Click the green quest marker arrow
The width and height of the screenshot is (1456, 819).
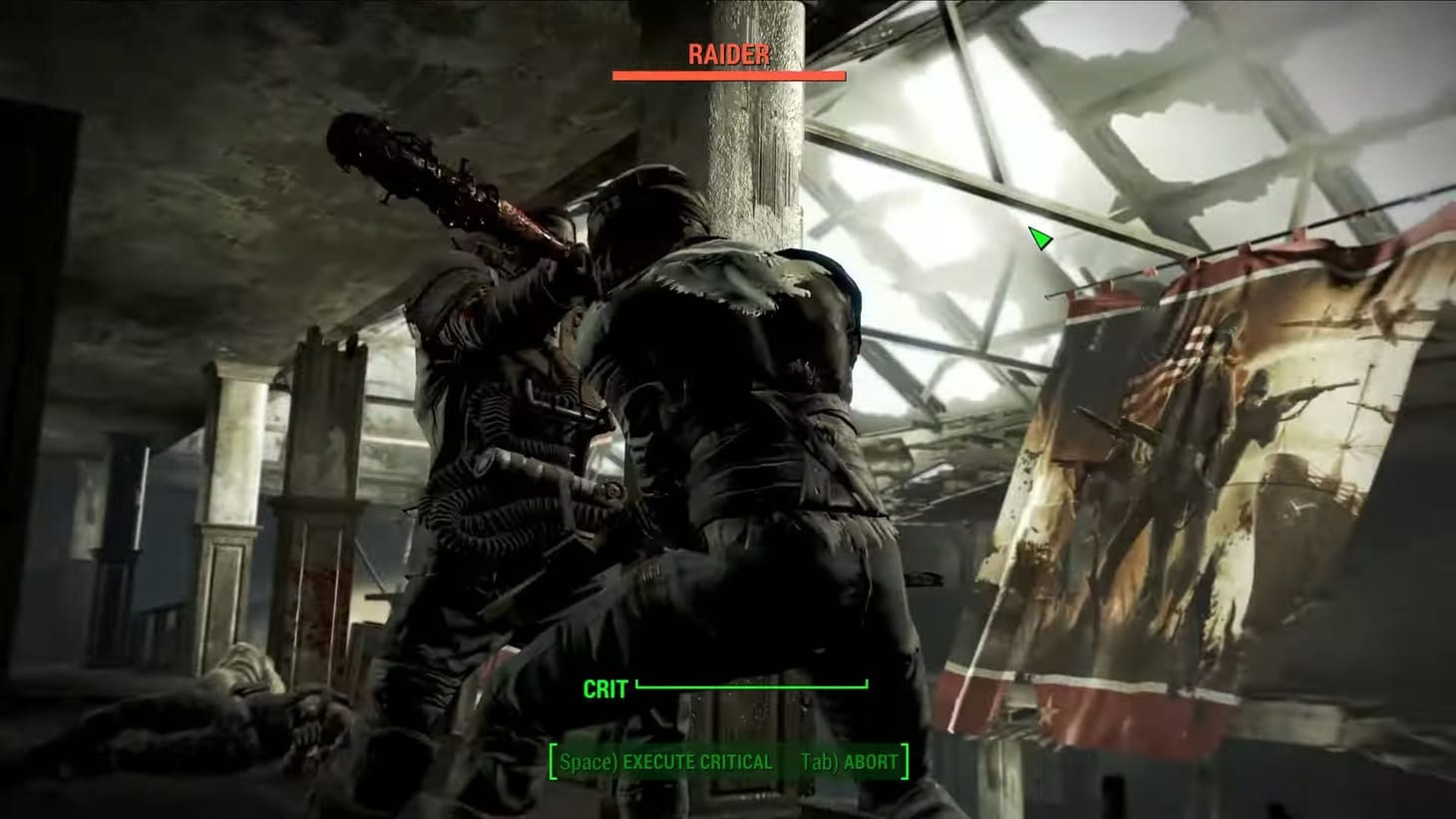pyautogui.click(x=1040, y=239)
